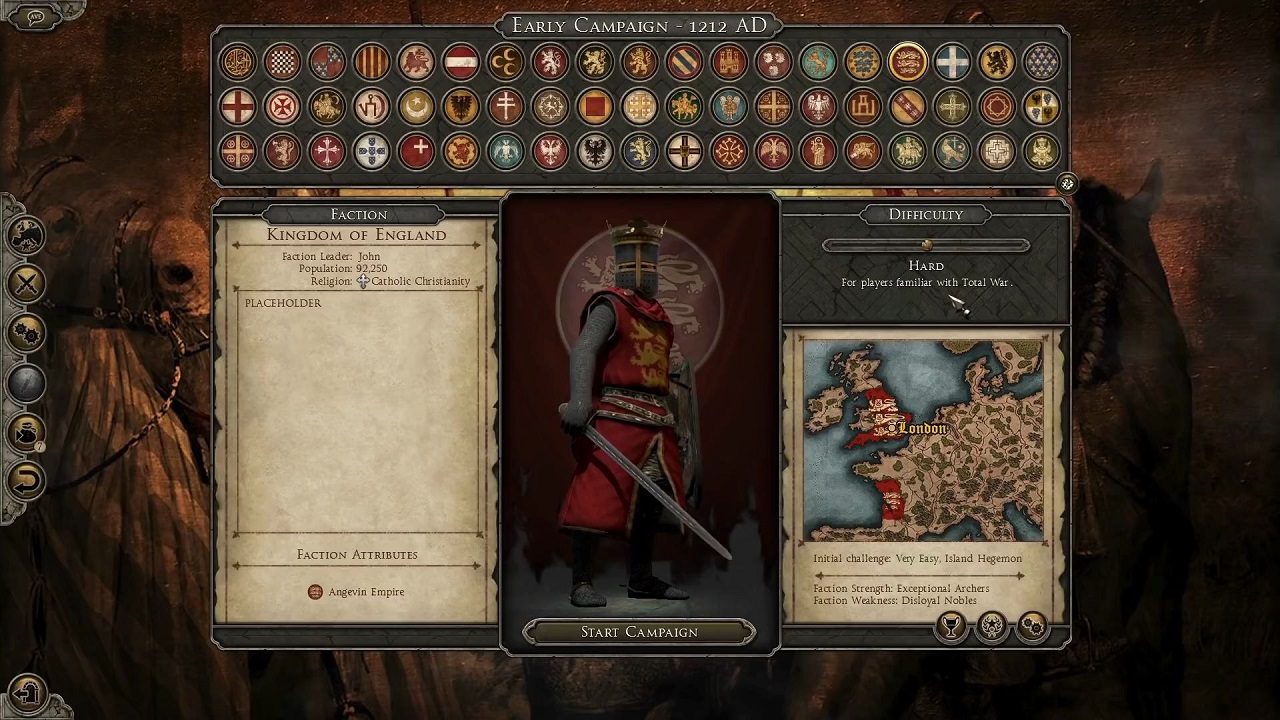This screenshot has height=720, width=1280.
Task: Click London on the starting territory map
Action: [920, 428]
